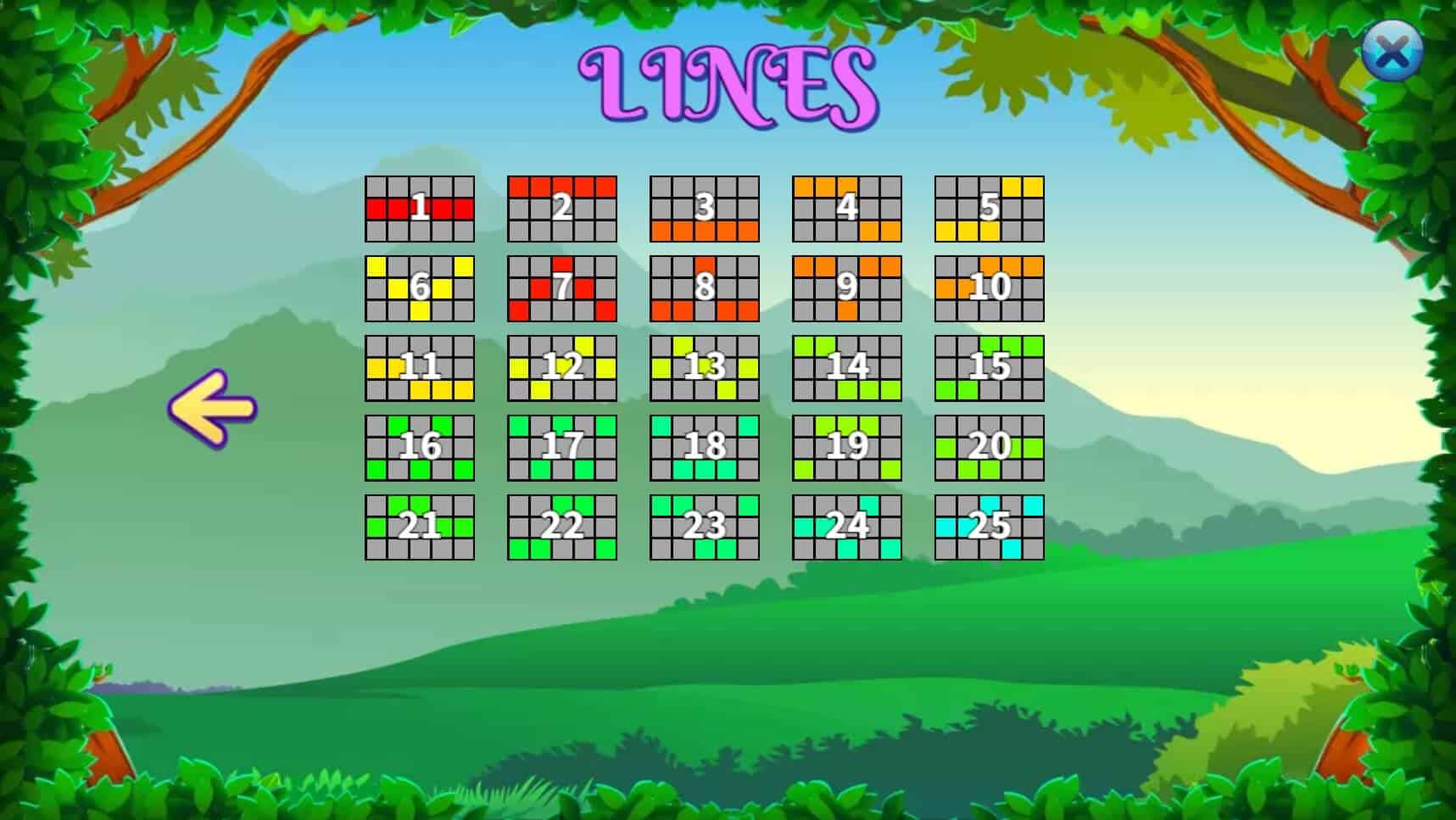The width and height of the screenshot is (1456, 820).
Task: Select payline 8 diagram
Action: [x=704, y=288]
